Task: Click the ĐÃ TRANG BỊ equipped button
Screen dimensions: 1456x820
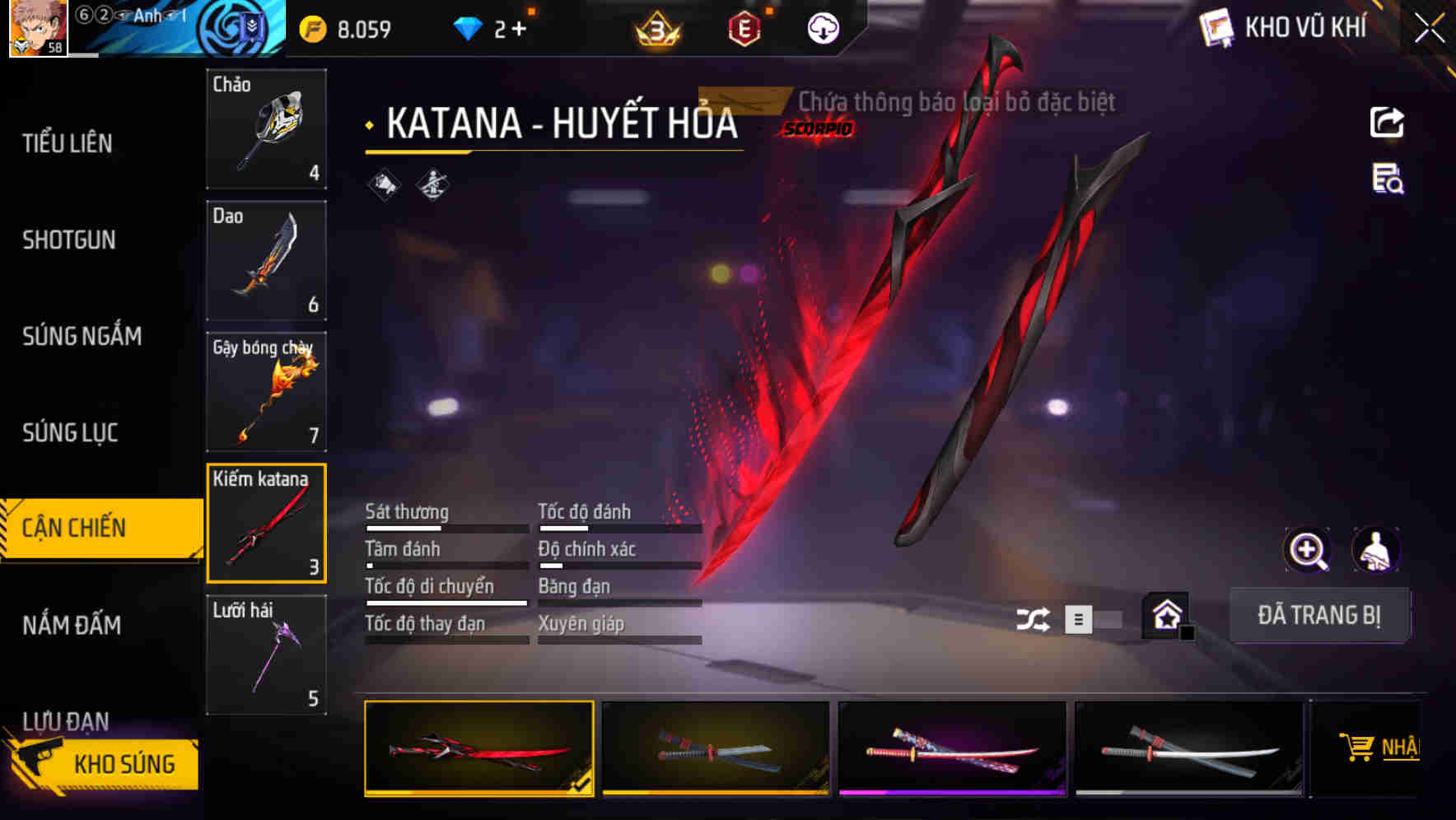Action: (1320, 616)
